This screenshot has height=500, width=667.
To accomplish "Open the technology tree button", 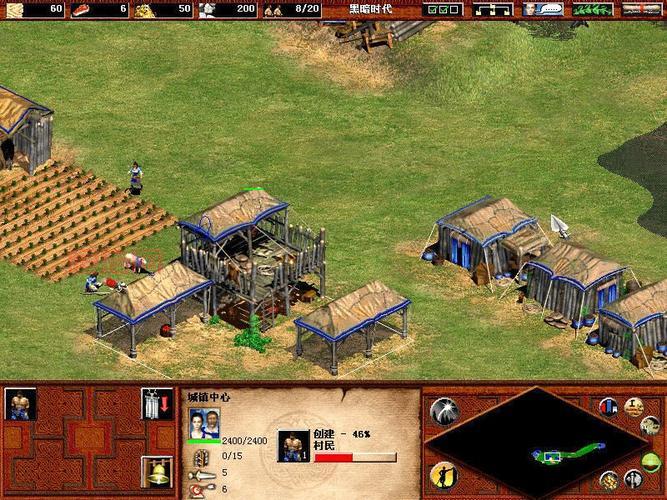I will (492, 9).
